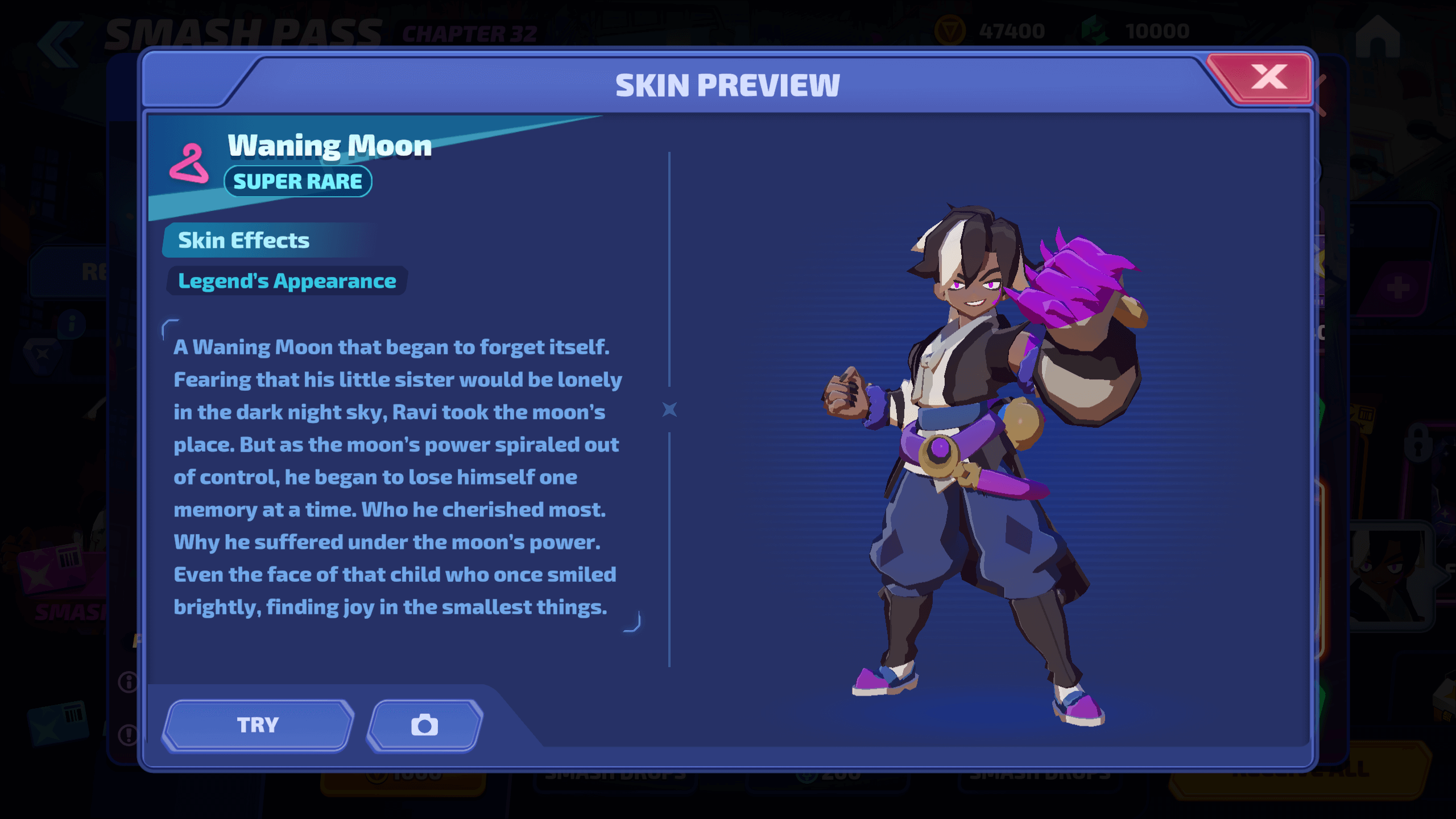Try the Waning Moon skin
Image resolution: width=1456 pixels, height=819 pixels.
[x=258, y=725]
